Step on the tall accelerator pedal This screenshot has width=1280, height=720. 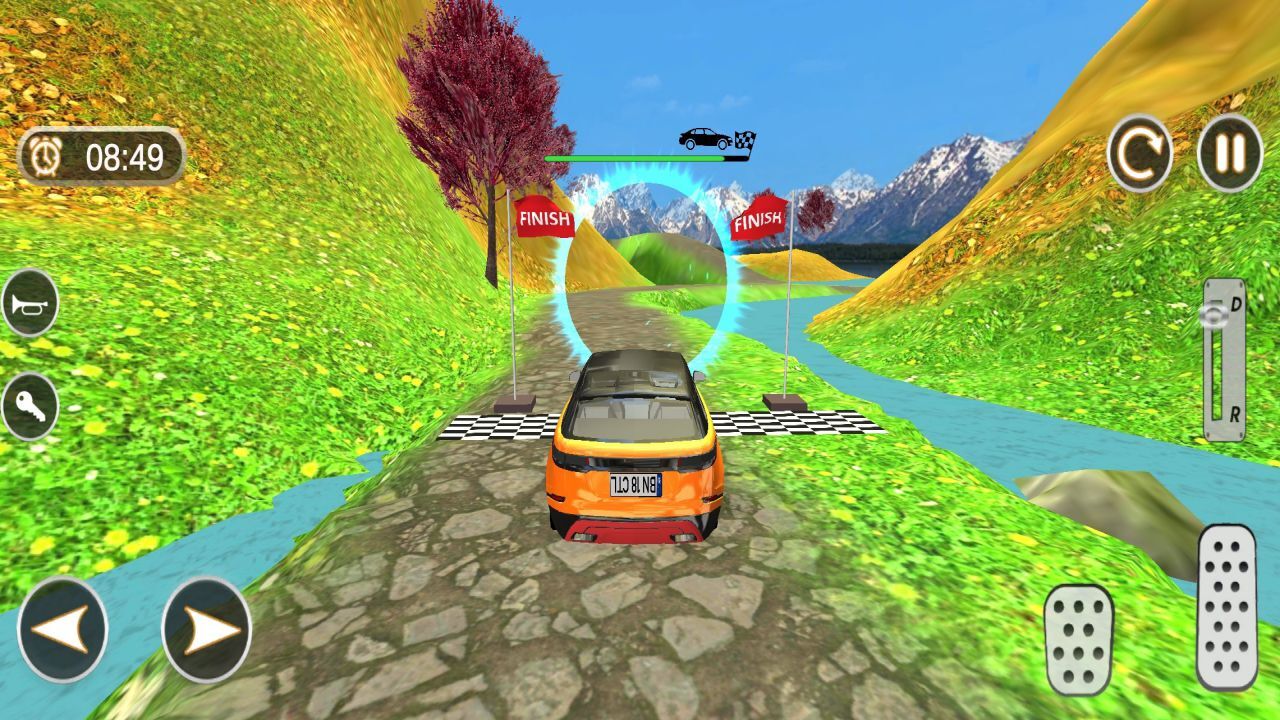pos(1226,606)
